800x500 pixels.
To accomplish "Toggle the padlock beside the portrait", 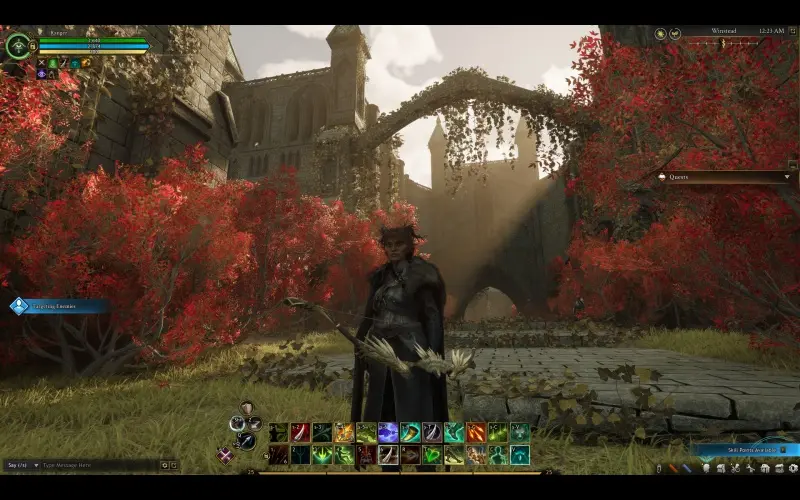I will click(34, 45).
